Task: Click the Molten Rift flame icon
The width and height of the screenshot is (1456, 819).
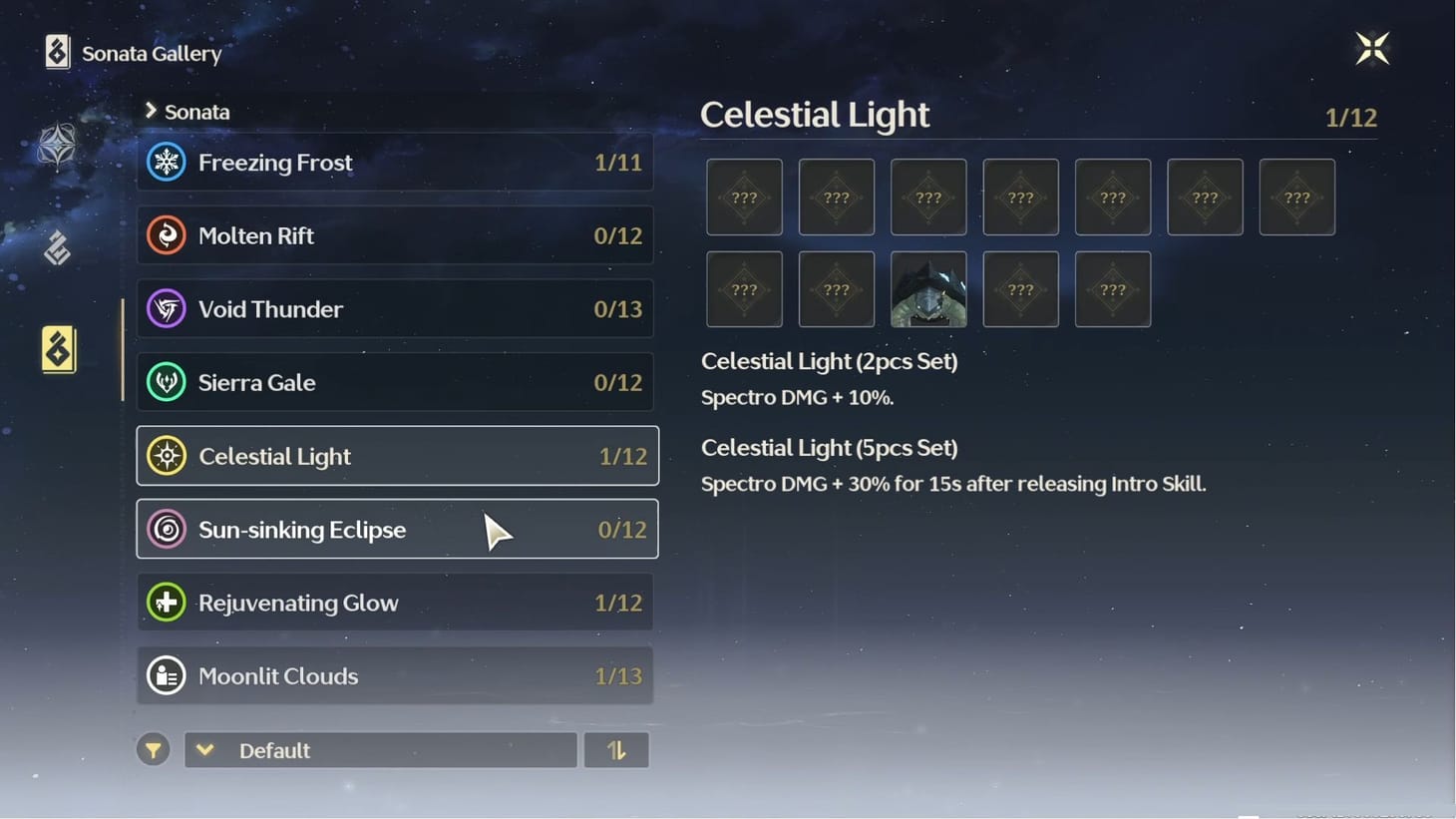Action: pos(167,235)
